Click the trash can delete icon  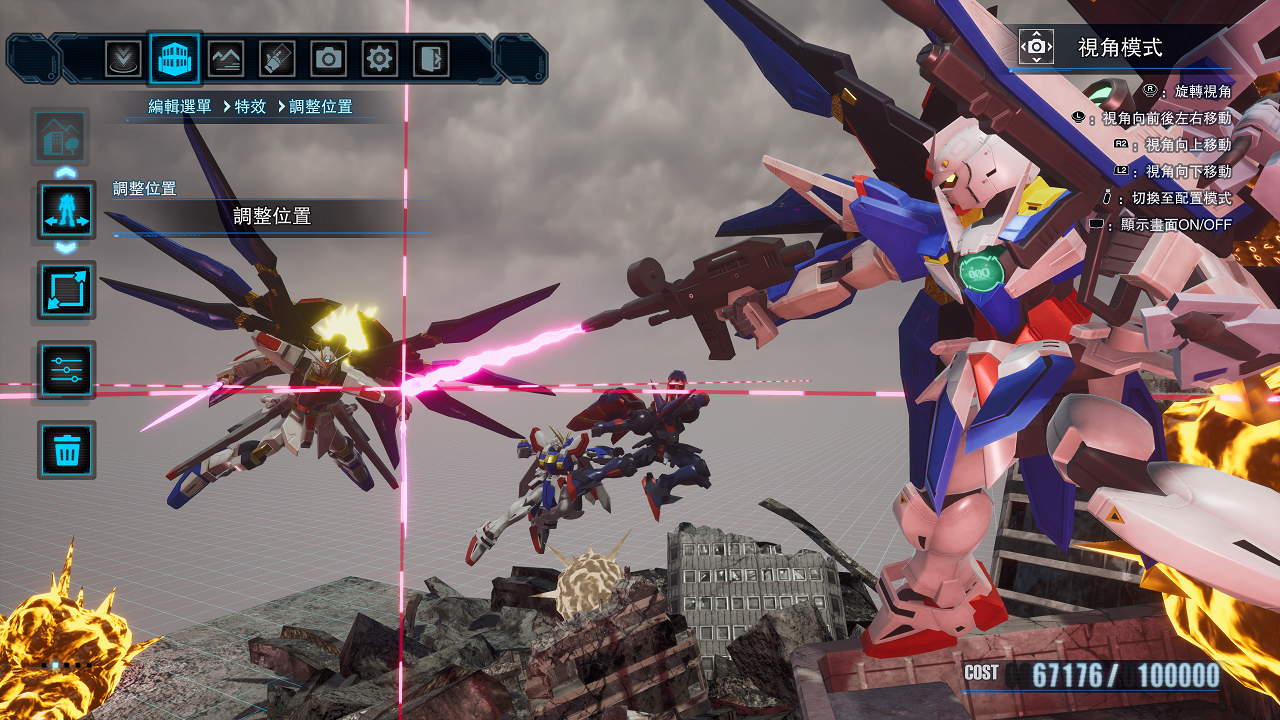[66, 450]
